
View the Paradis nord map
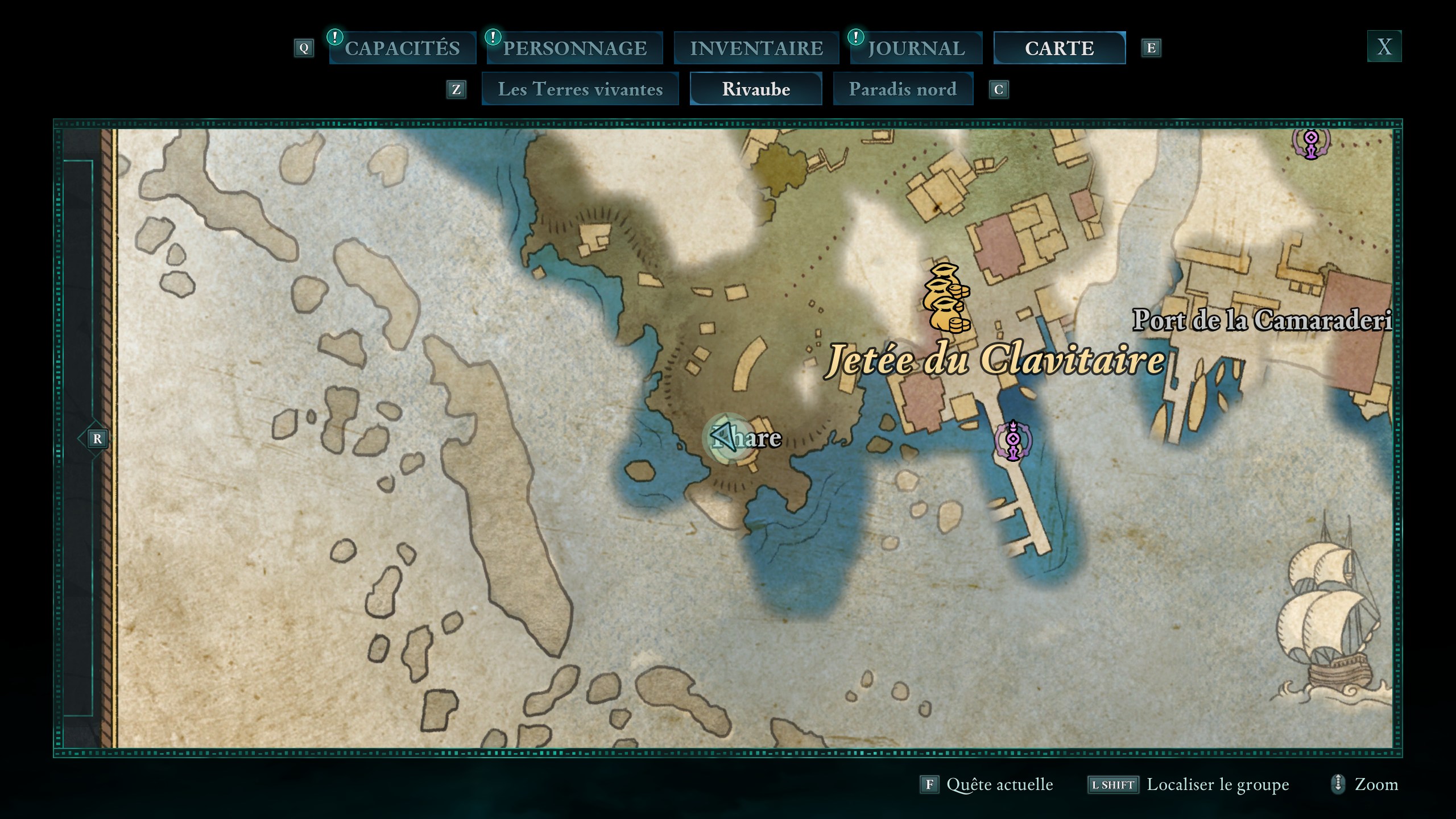pos(903,89)
